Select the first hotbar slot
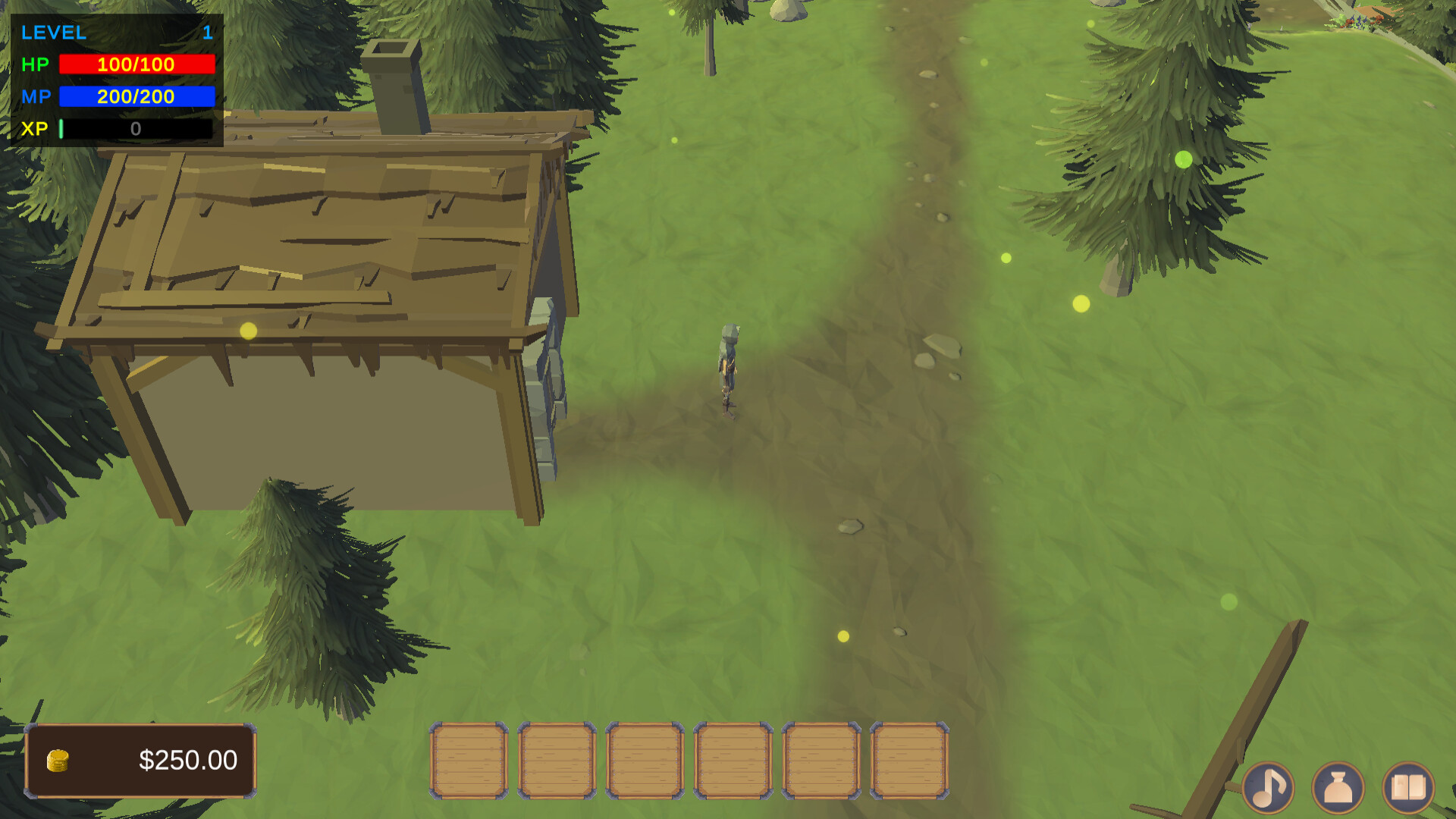The width and height of the screenshot is (1456, 819). [x=468, y=760]
